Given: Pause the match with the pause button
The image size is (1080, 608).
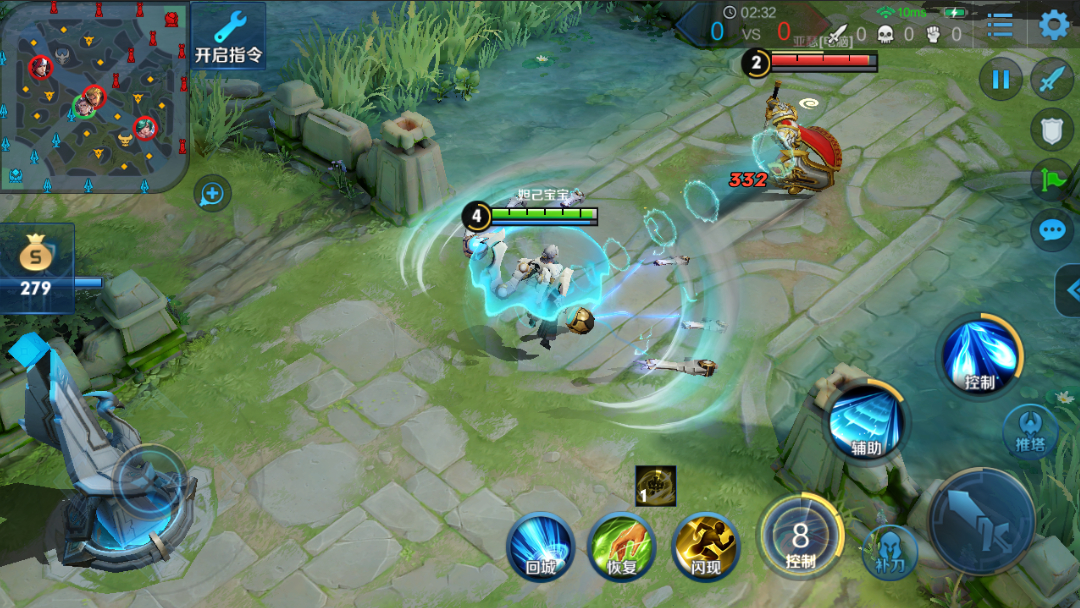Looking at the screenshot, I should pos(1001,79).
